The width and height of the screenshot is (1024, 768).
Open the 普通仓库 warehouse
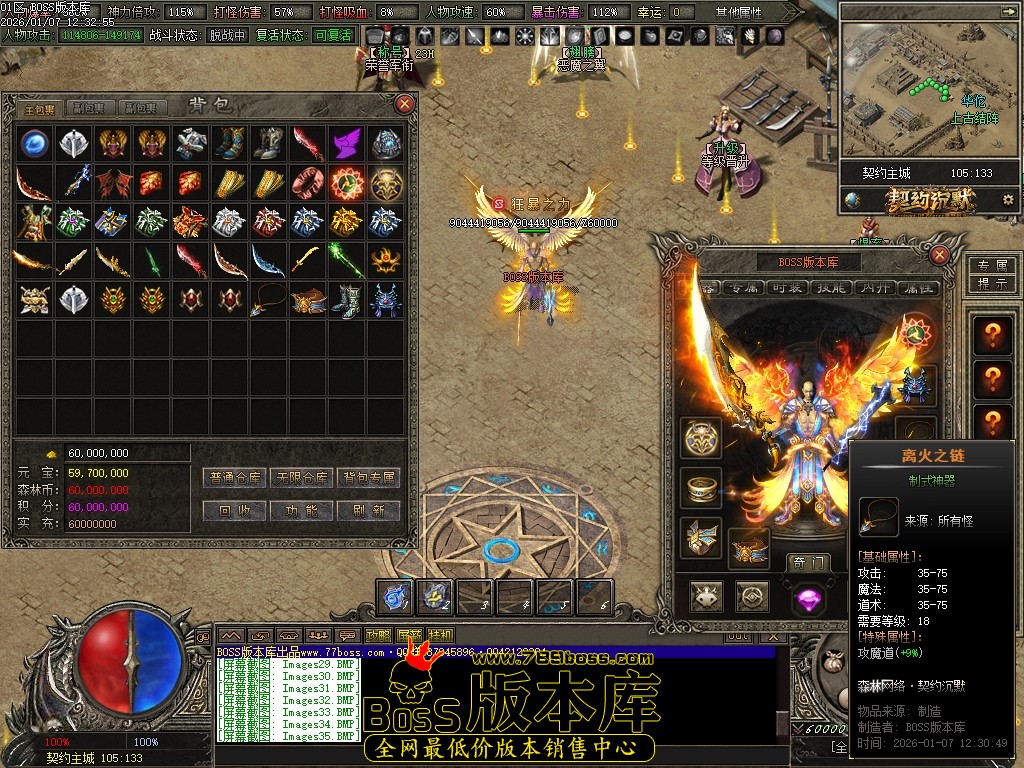point(236,478)
